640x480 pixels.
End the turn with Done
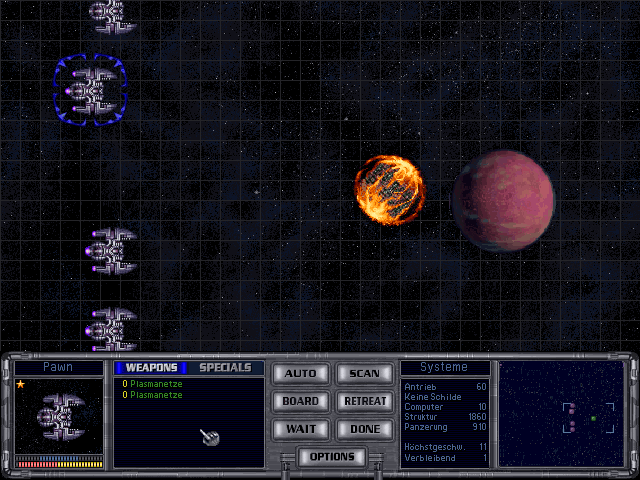364,428
